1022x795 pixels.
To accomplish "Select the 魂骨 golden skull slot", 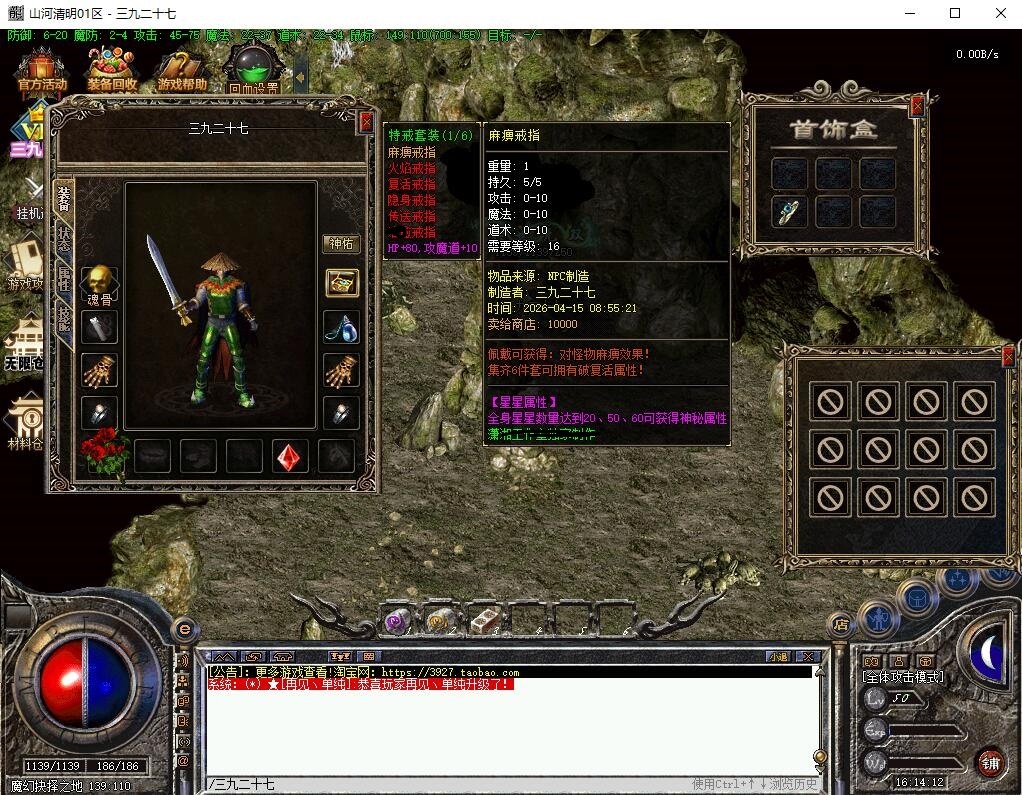I will [99, 281].
